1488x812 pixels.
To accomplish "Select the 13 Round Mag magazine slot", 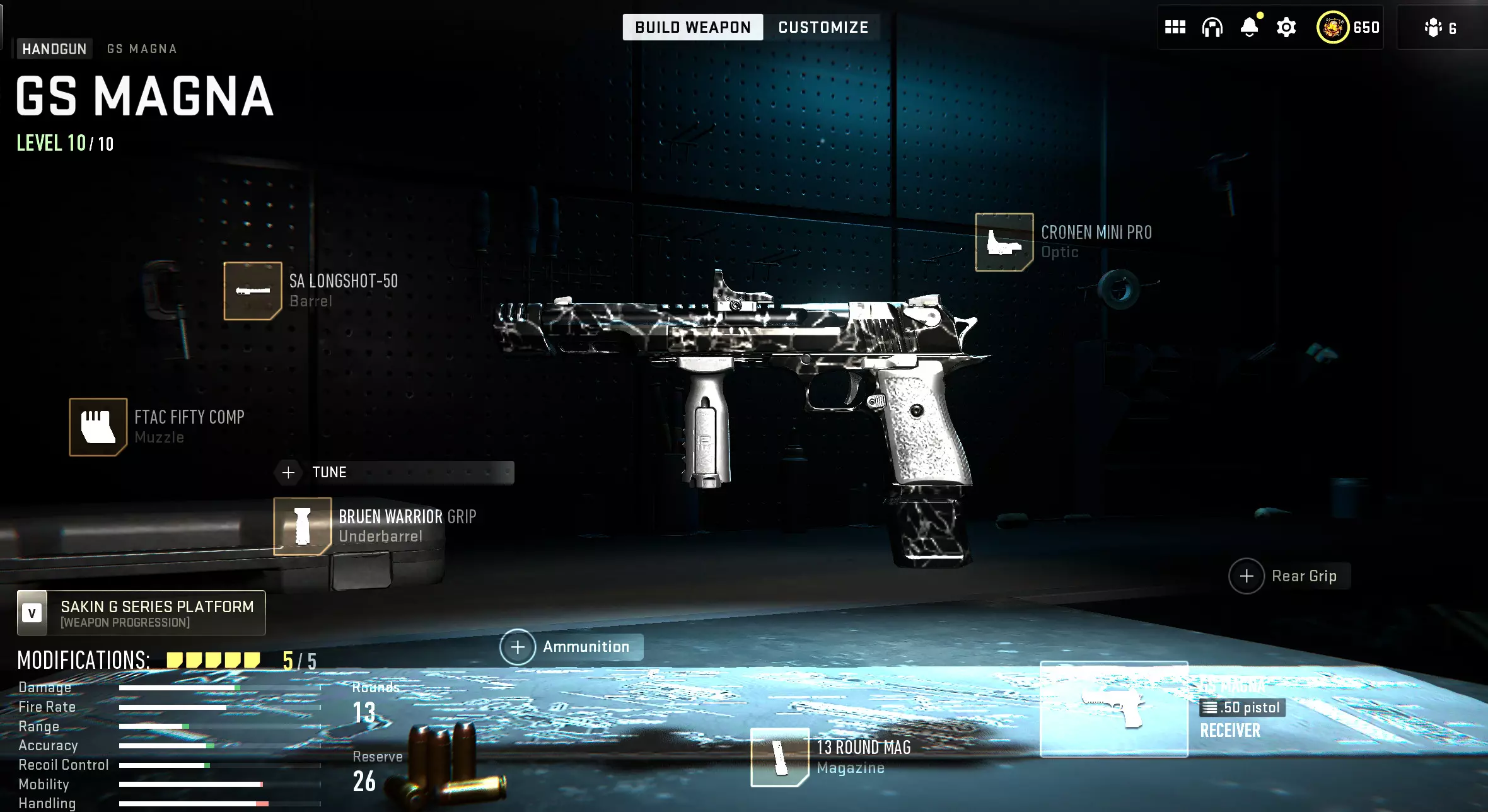I will click(780, 757).
